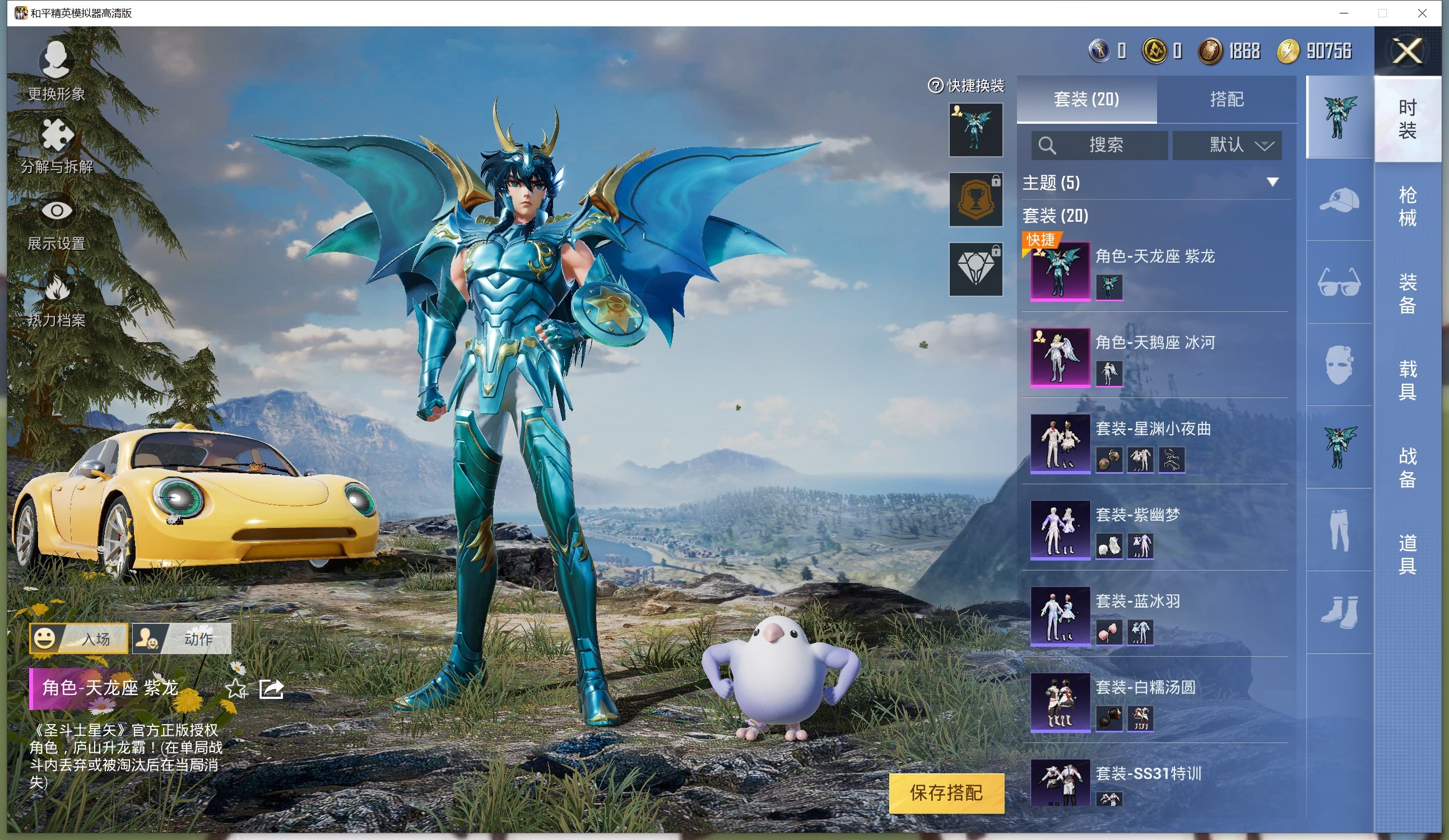The image size is (1449, 840).
Task: Open the 默认 sort dropdown
Action: (1227, 145)
